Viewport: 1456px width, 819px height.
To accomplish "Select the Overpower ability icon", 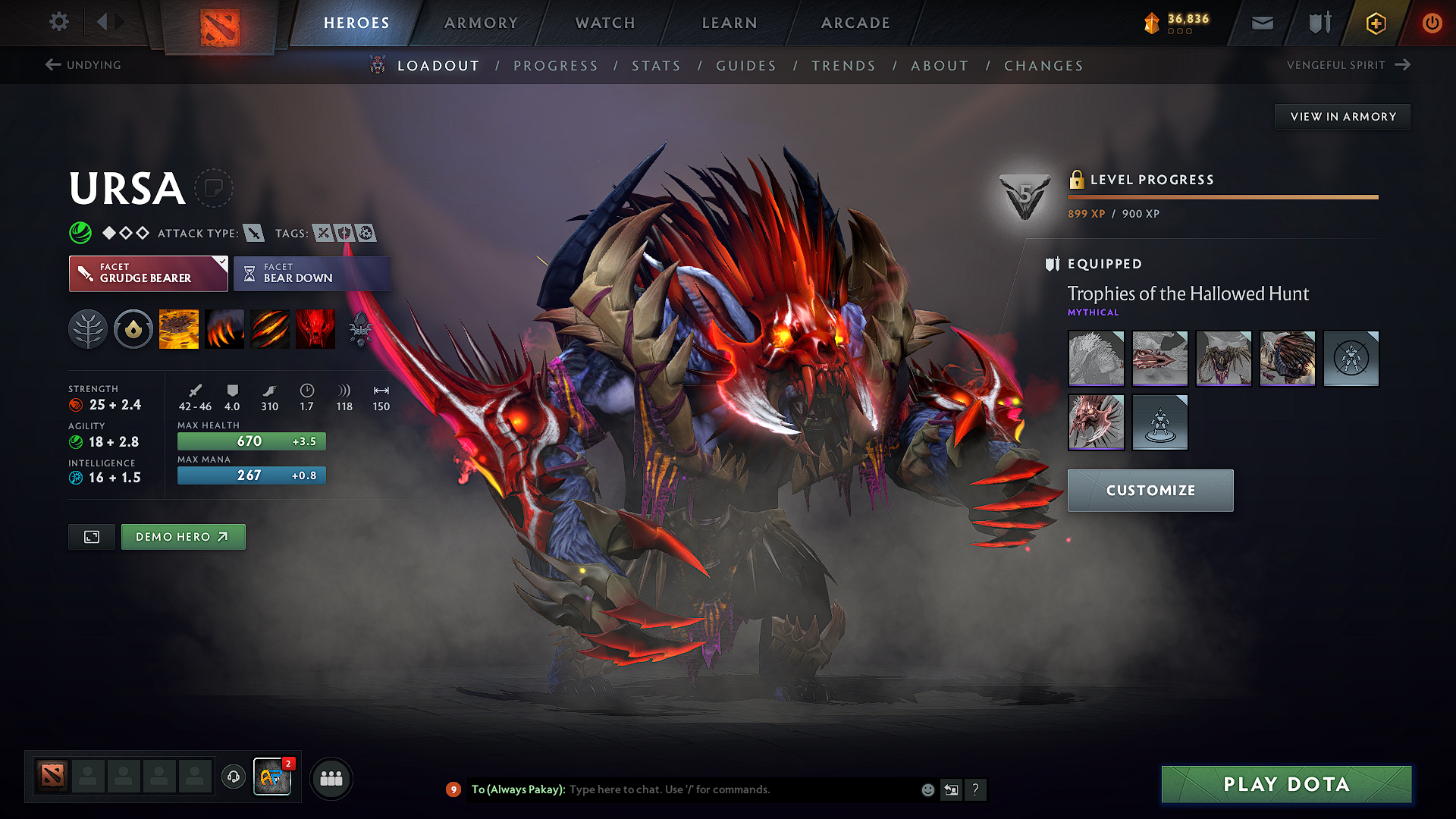I will tap(224, 329).
